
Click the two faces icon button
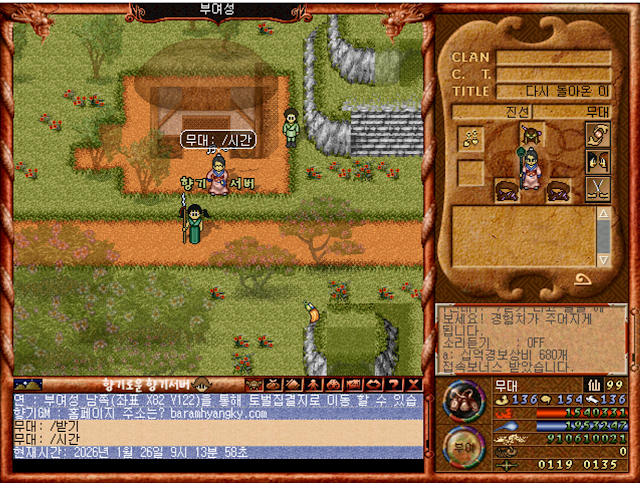[598, 163]
